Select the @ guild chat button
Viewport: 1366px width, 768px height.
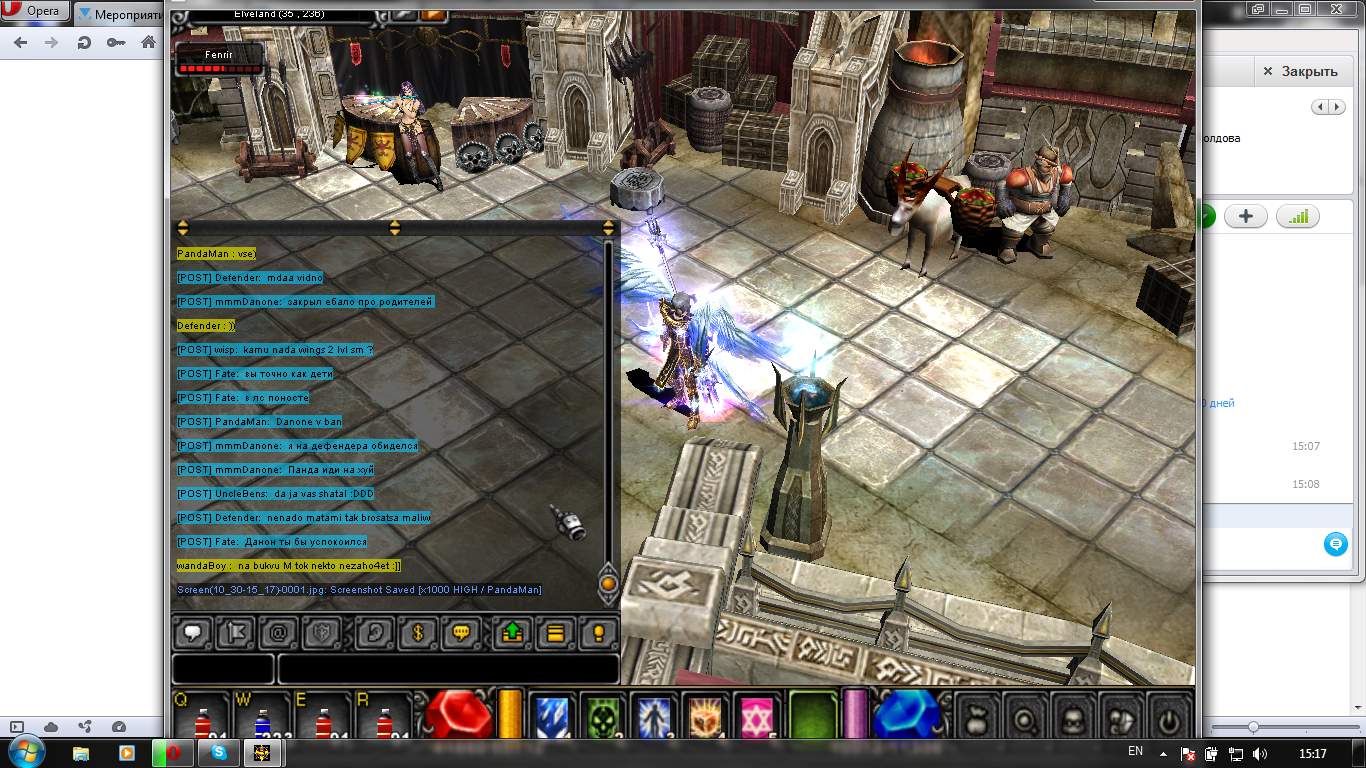[x=279, y=633]
